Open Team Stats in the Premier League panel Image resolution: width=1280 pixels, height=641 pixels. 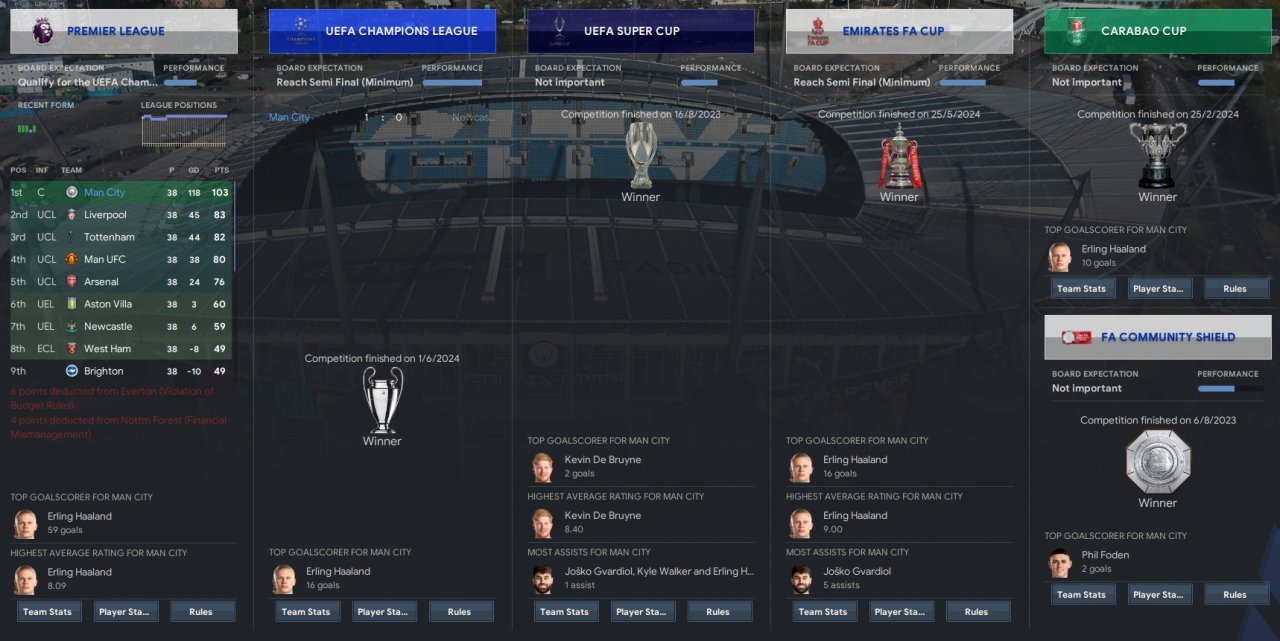[48, 612]
